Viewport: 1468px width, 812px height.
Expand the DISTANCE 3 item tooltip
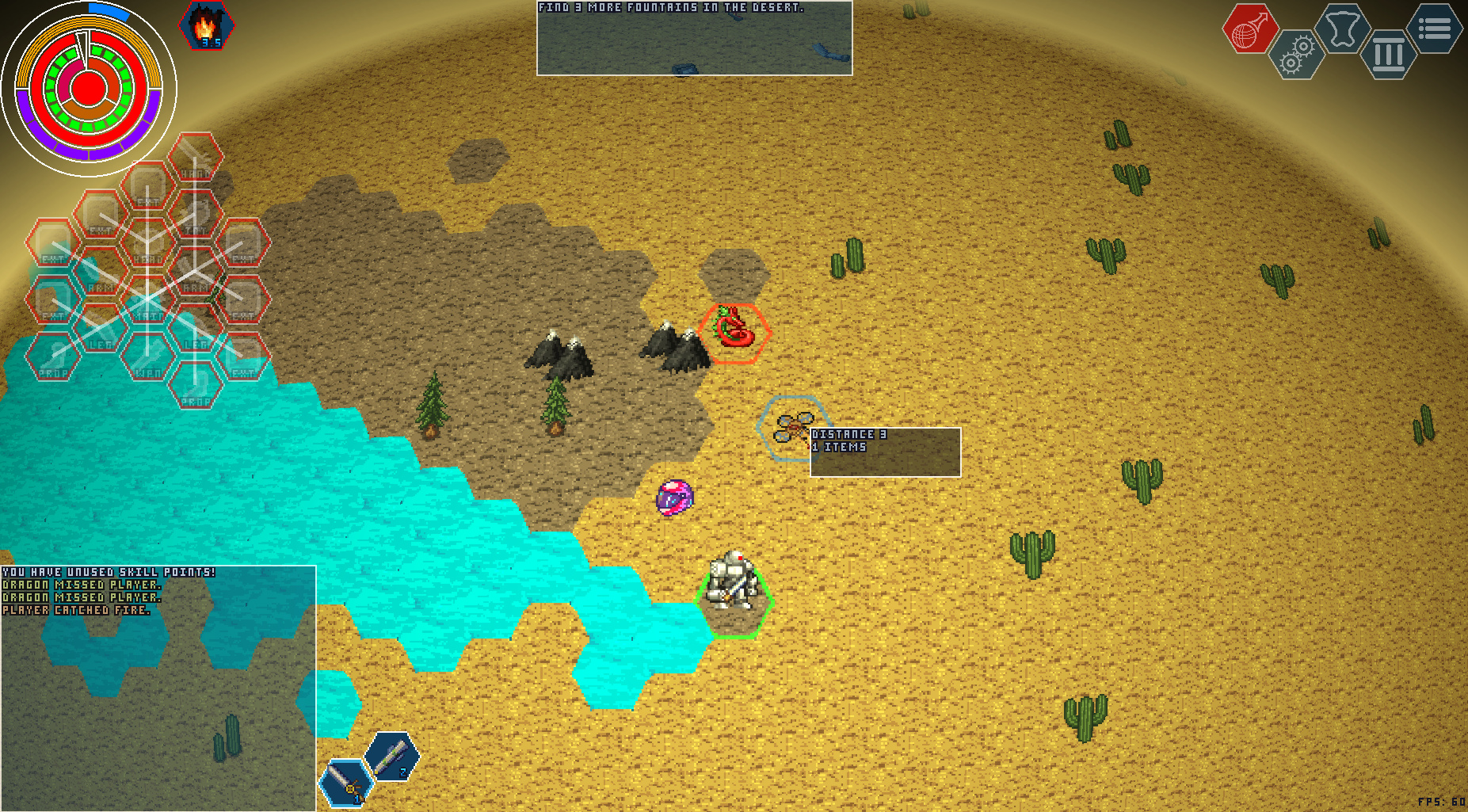click(x=885, y=452)
